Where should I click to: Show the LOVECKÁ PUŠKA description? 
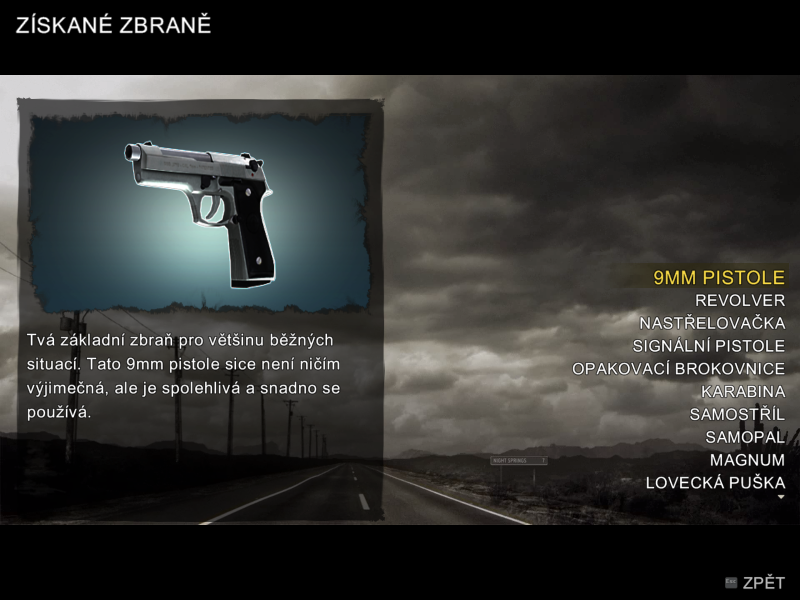click(715, 483)
